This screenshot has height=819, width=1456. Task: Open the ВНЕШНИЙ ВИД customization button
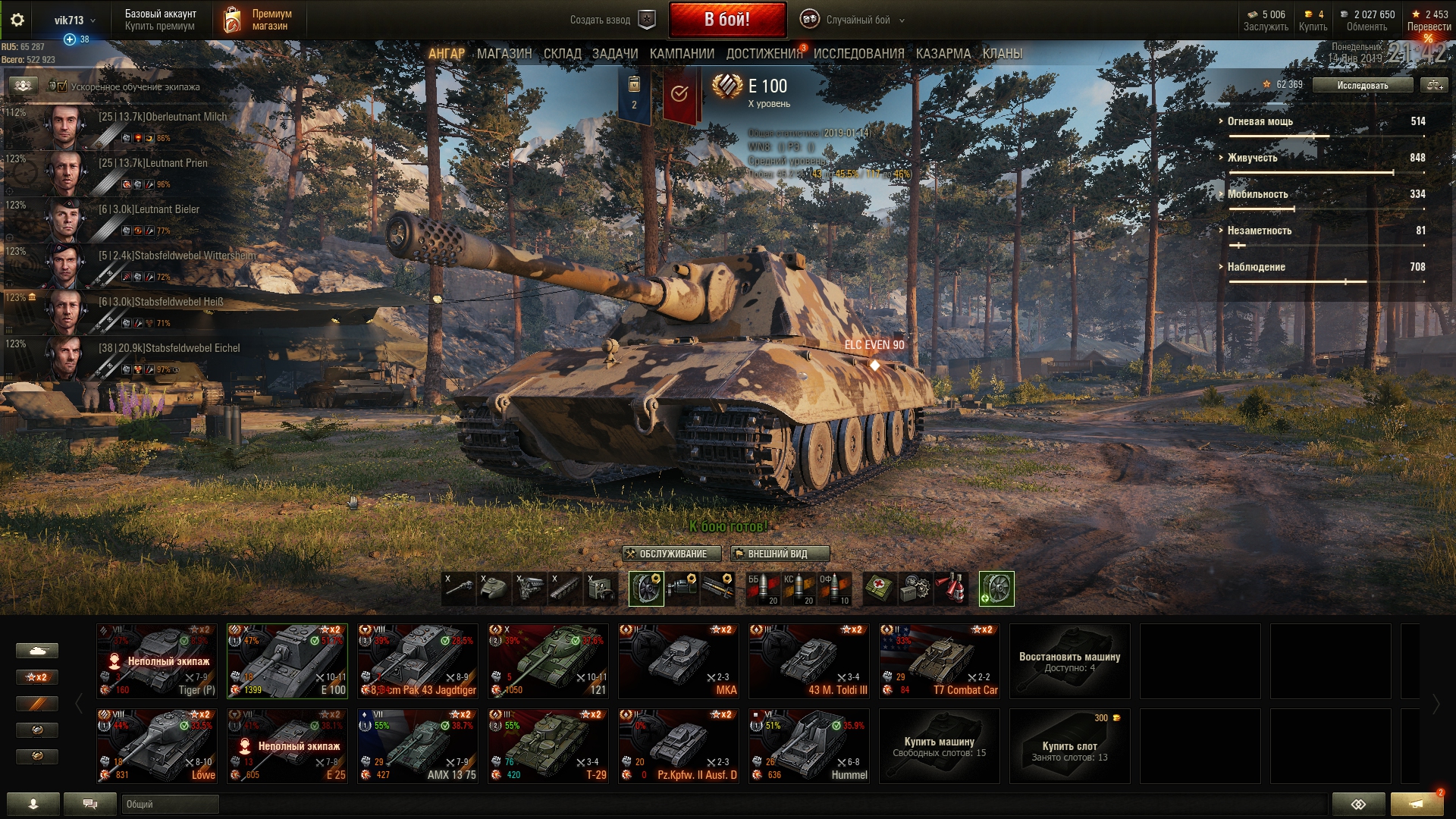(x=780, y=554)
